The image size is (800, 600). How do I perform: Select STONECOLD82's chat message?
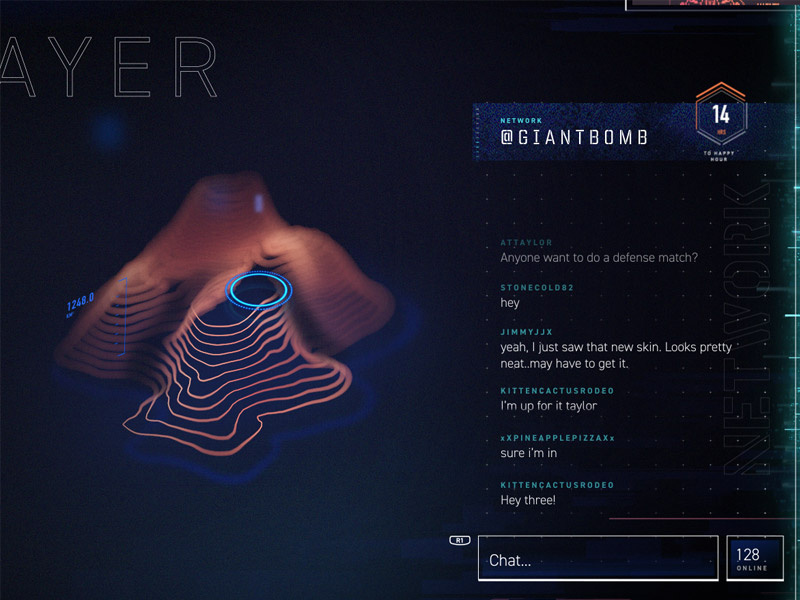point(510,302)
